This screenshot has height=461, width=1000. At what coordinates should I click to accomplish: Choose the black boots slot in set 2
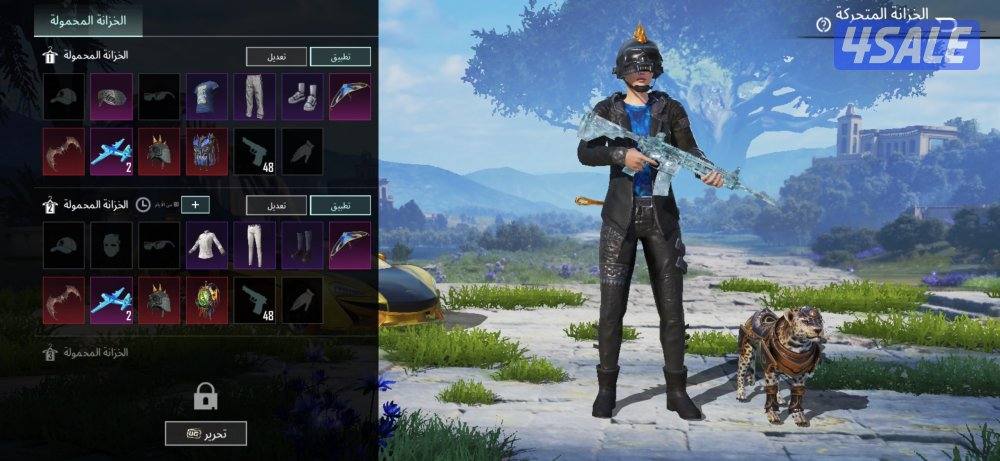tap(302, 245)
